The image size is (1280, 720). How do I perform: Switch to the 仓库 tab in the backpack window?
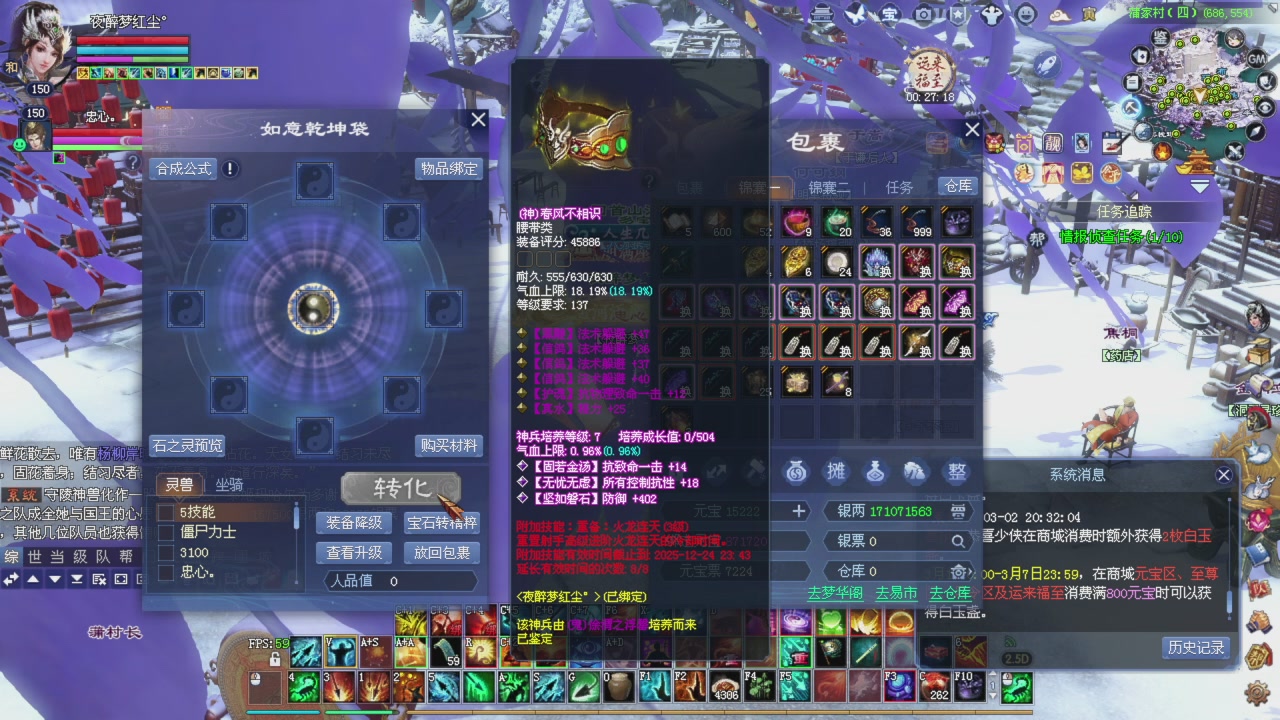tap(957, 186)
